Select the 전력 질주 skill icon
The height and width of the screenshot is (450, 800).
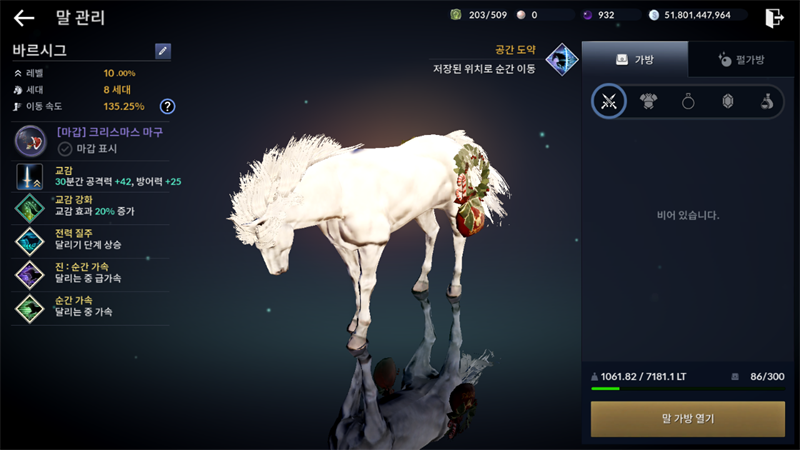29,241
